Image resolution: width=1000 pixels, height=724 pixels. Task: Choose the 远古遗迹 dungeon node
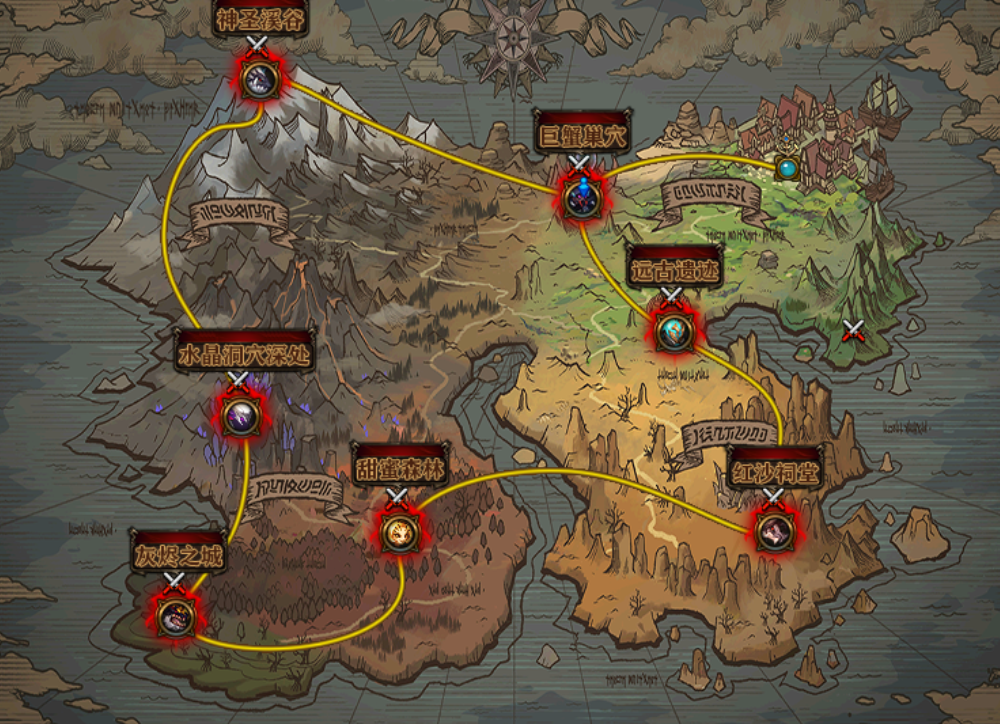[x=672, y=331]
